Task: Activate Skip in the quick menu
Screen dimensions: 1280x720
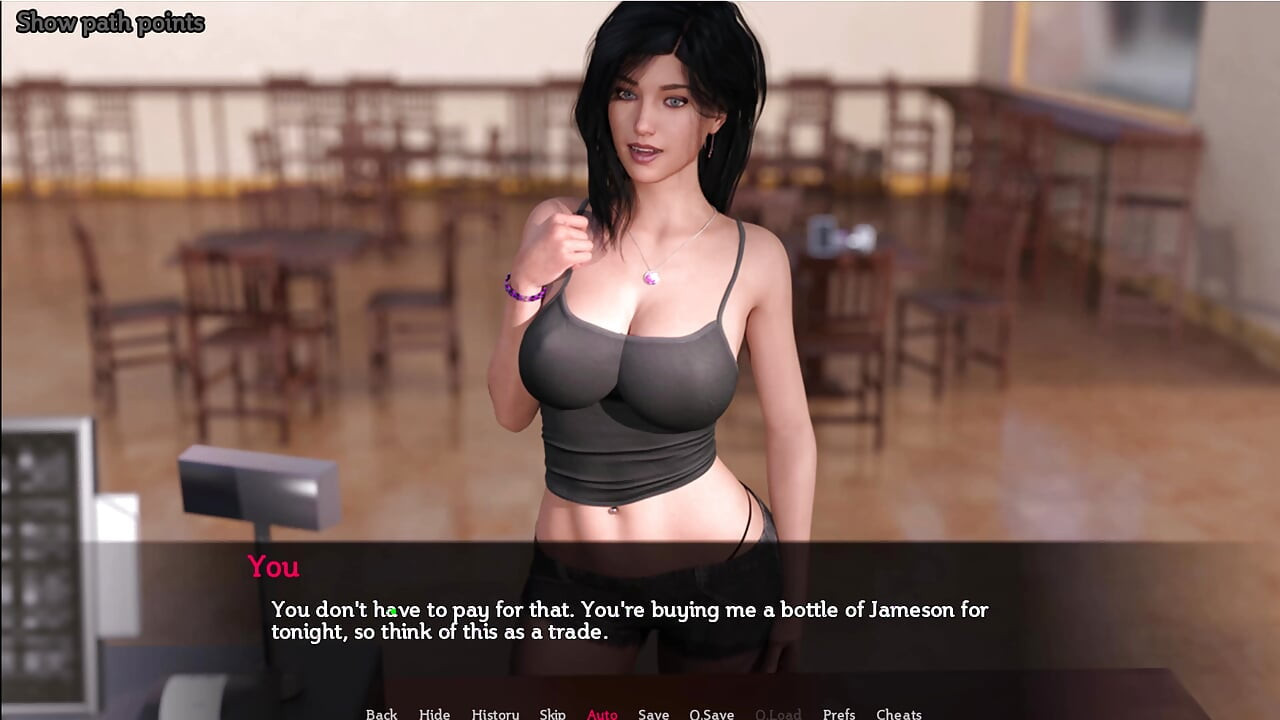Action: 552,713
